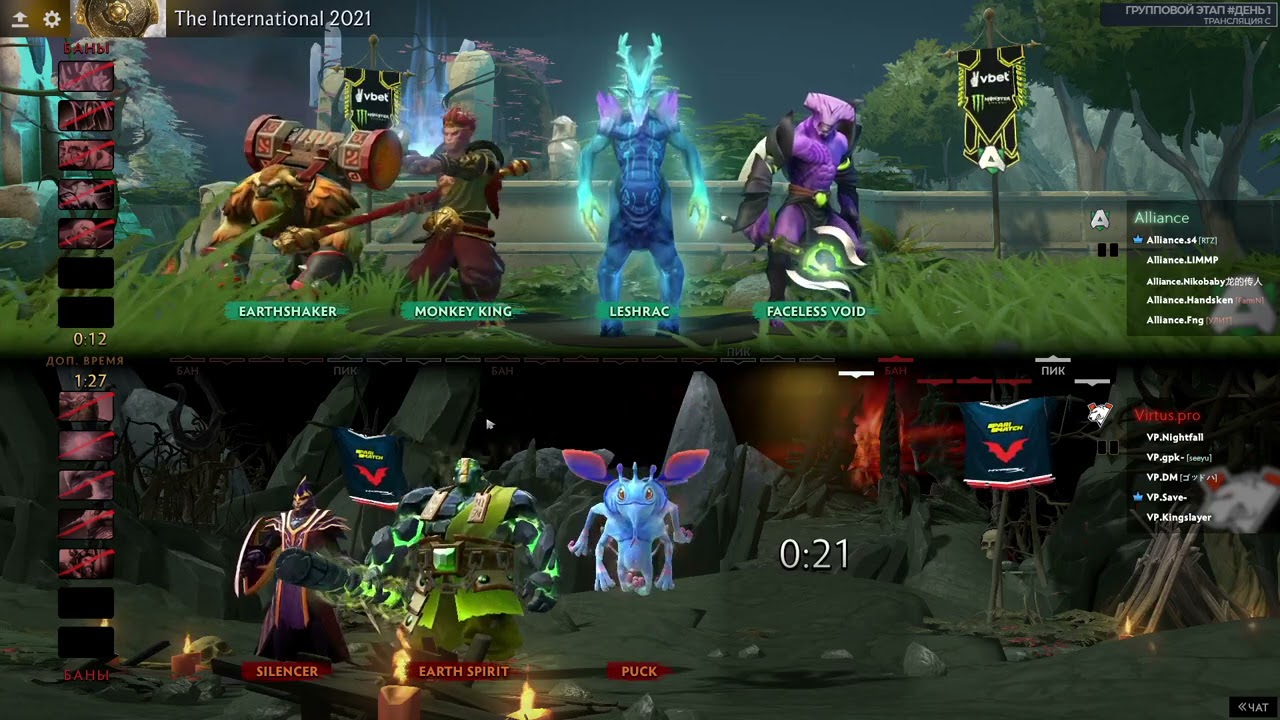This screenshot has height=720, width=1280.
Task: Select the Puck hero pick label
Action: (x=639, y=671)
